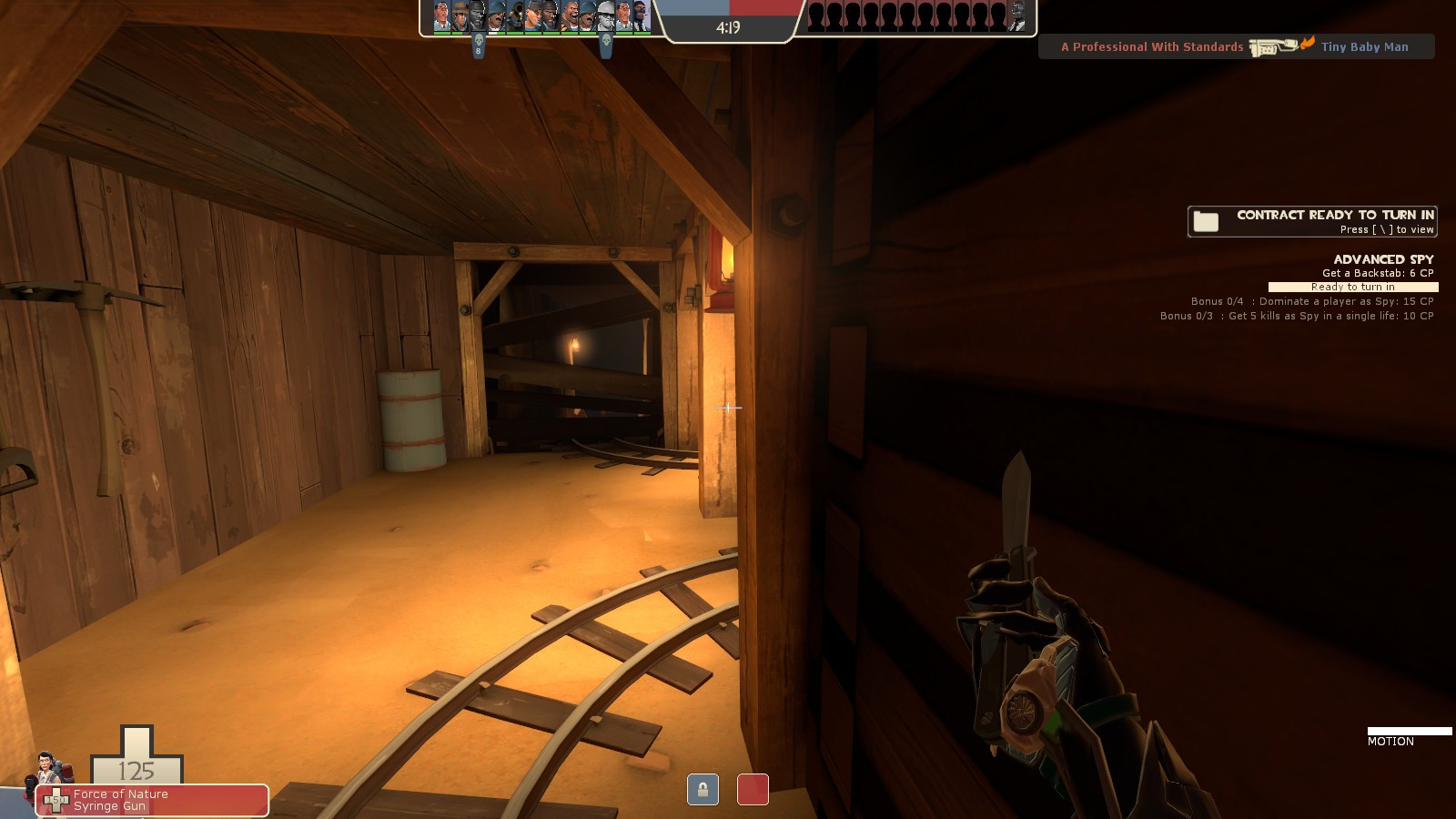Select the victim name Tiny Baby Man
Viewport: 1456px width, 819px height.
pyautogui.click(x=1364, y=46)
